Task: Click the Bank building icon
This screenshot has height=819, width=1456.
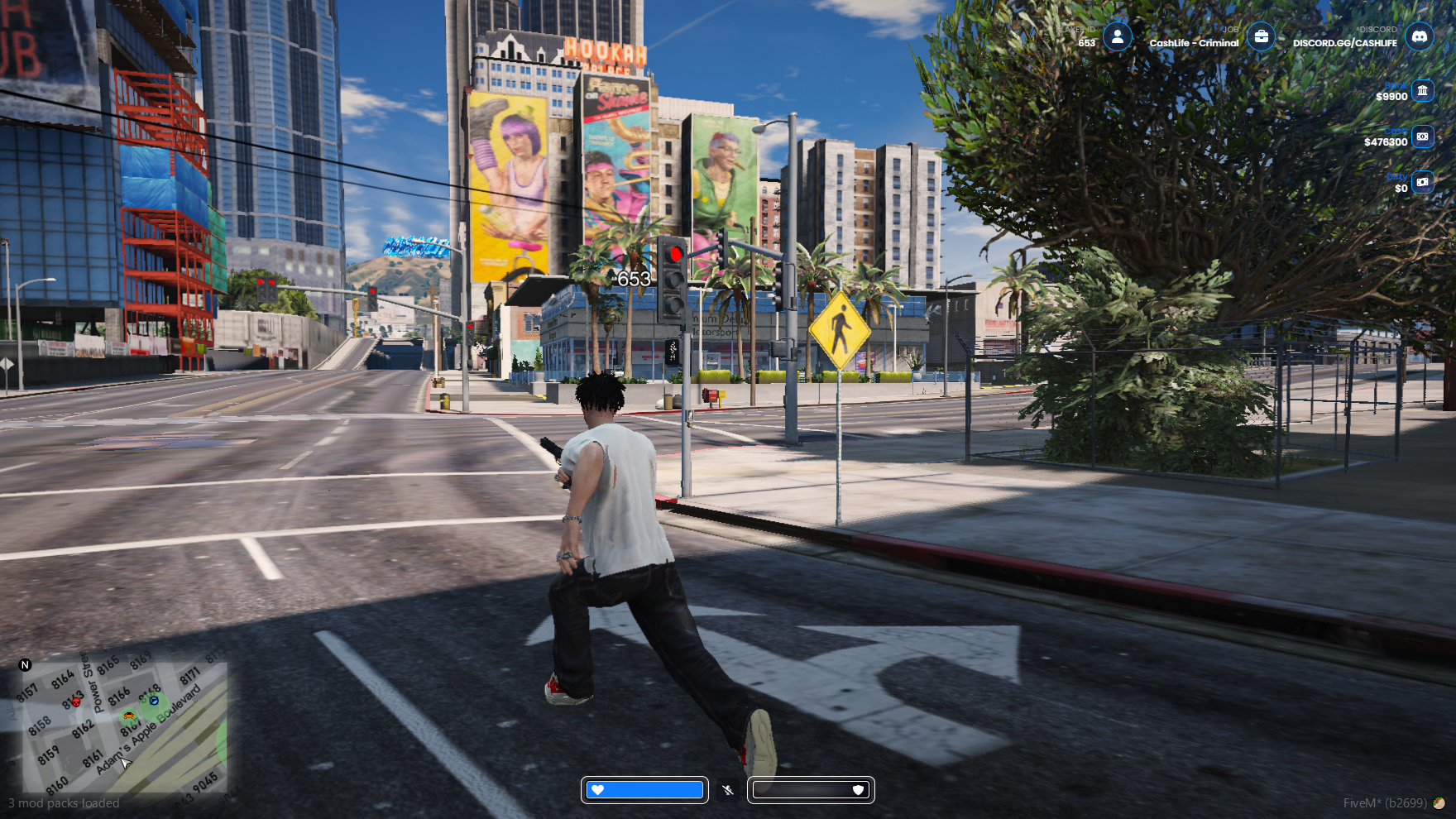Action: pyautogui.click(x=1422, y=90)
